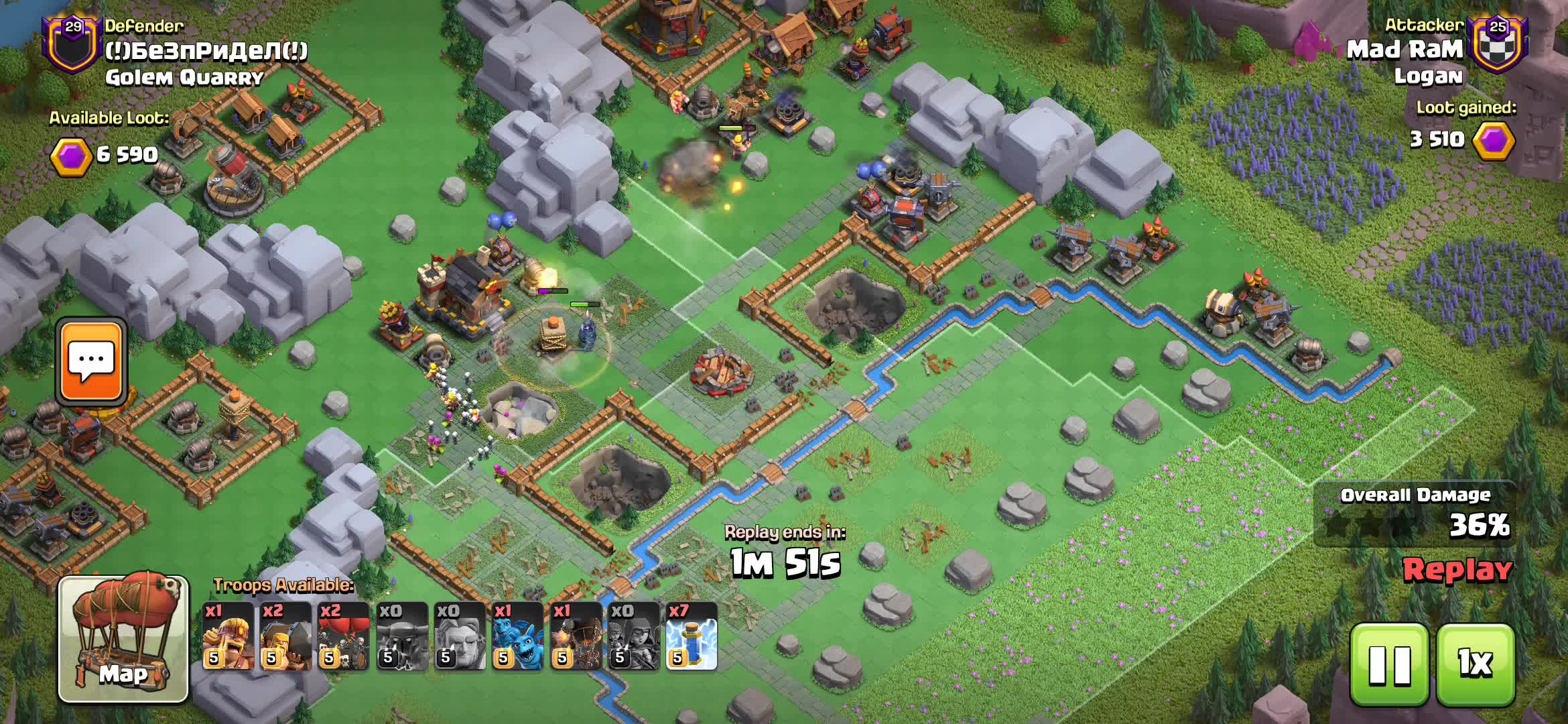Select the blue Minions troop card
This screenshot has width=1568, height=724.
517,636
